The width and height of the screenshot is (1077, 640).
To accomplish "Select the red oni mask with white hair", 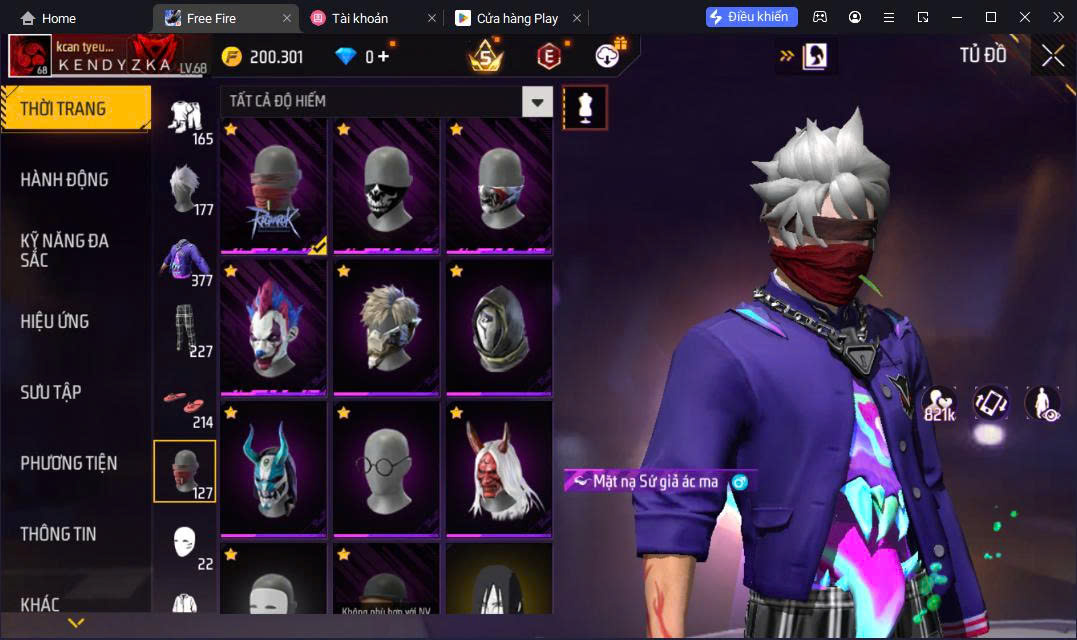I will tap(498, 468).
